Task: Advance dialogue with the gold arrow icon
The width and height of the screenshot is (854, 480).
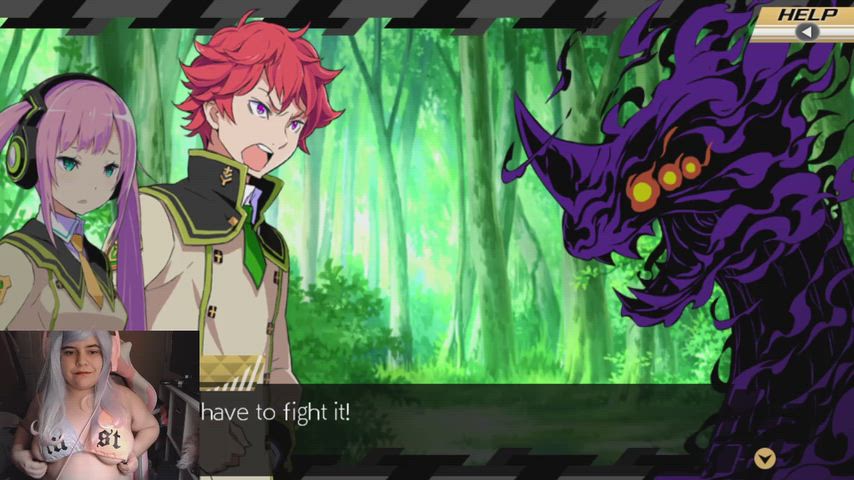Action: (764, 458)
